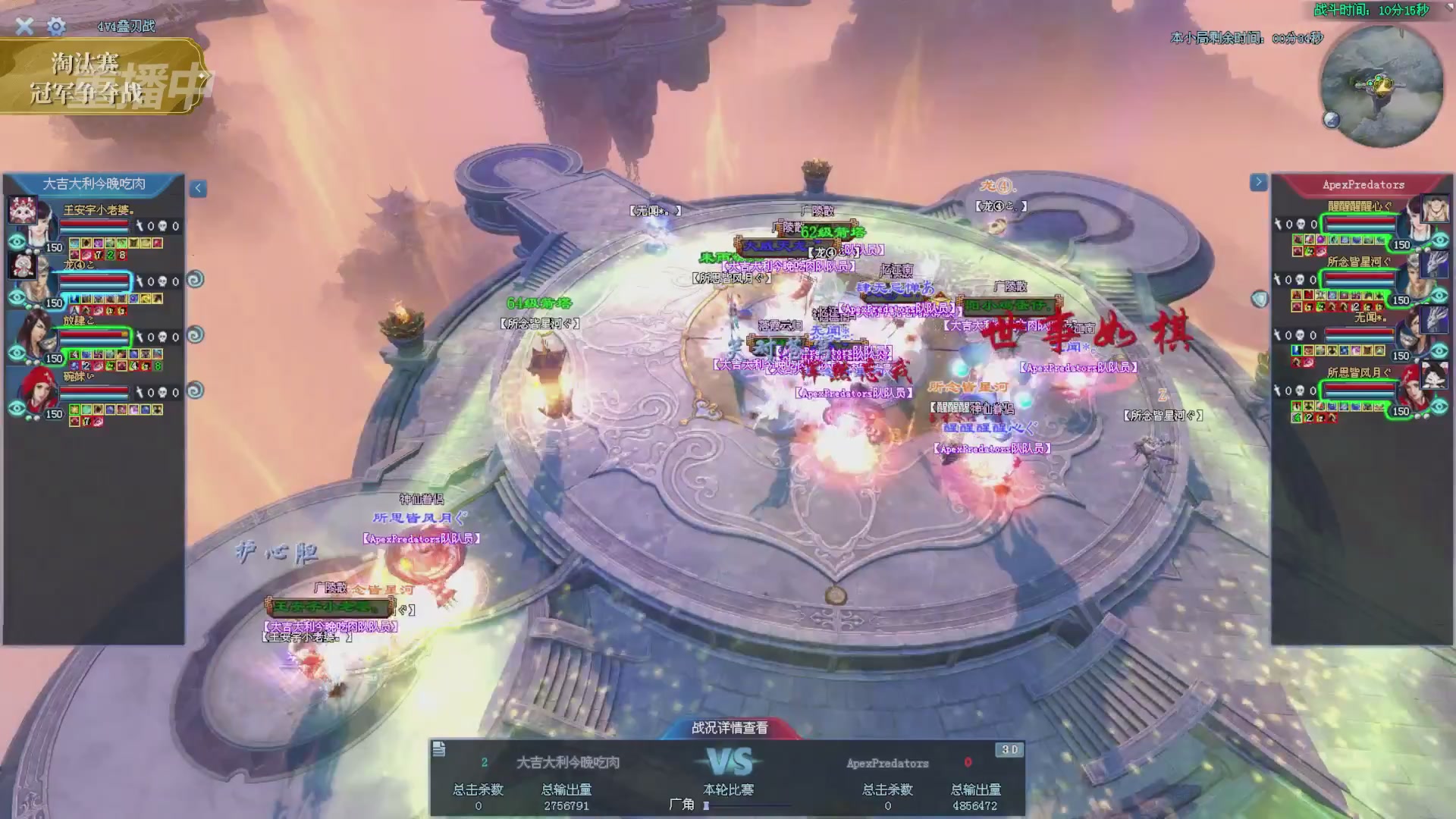1456x819 pixels.
Task: Collapse the ApexPredators team panel
Action: pos(1258,182)
